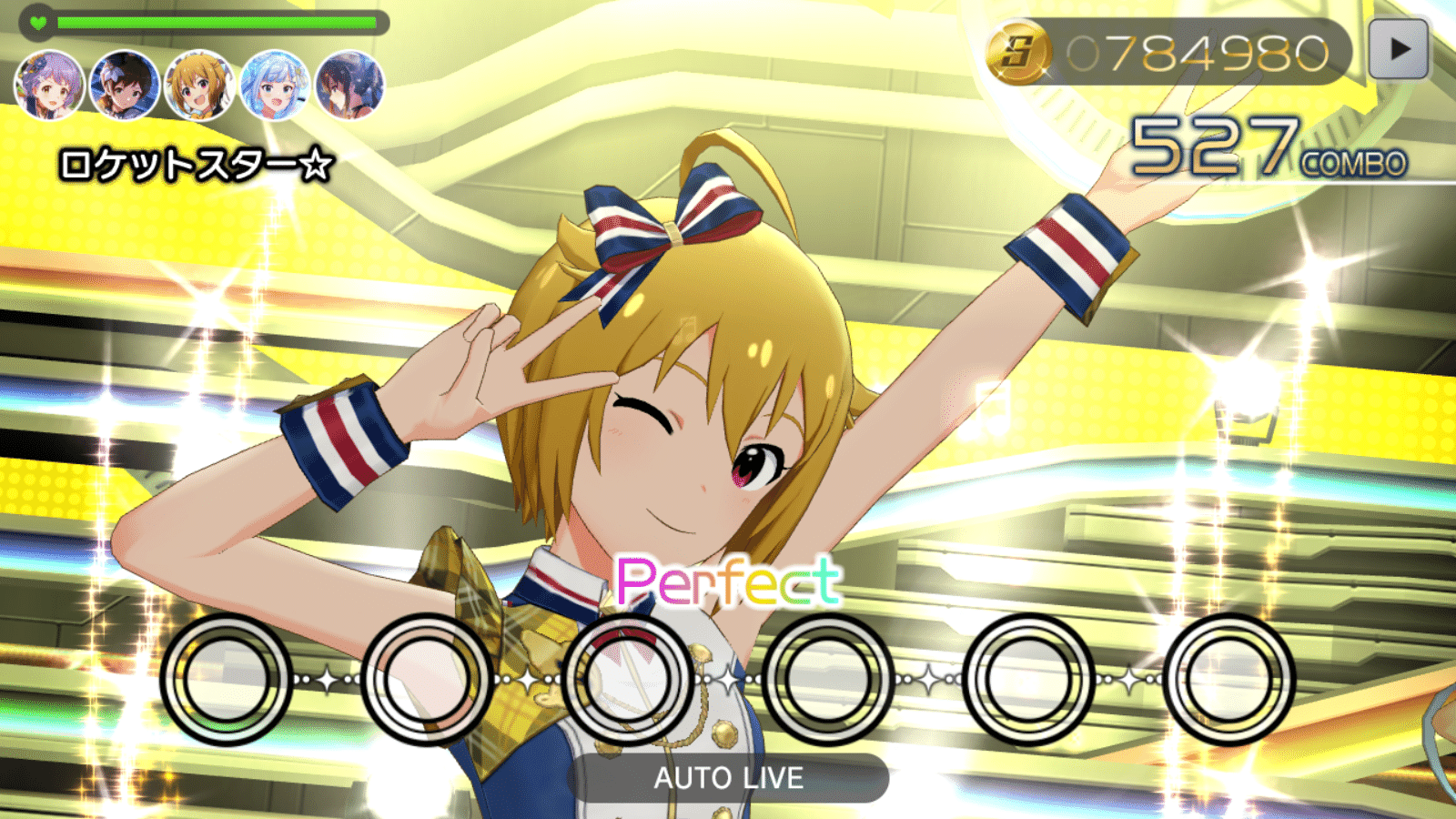Tap the orange-haired idol portrait

pyautogui.click(x=200, y=86)
